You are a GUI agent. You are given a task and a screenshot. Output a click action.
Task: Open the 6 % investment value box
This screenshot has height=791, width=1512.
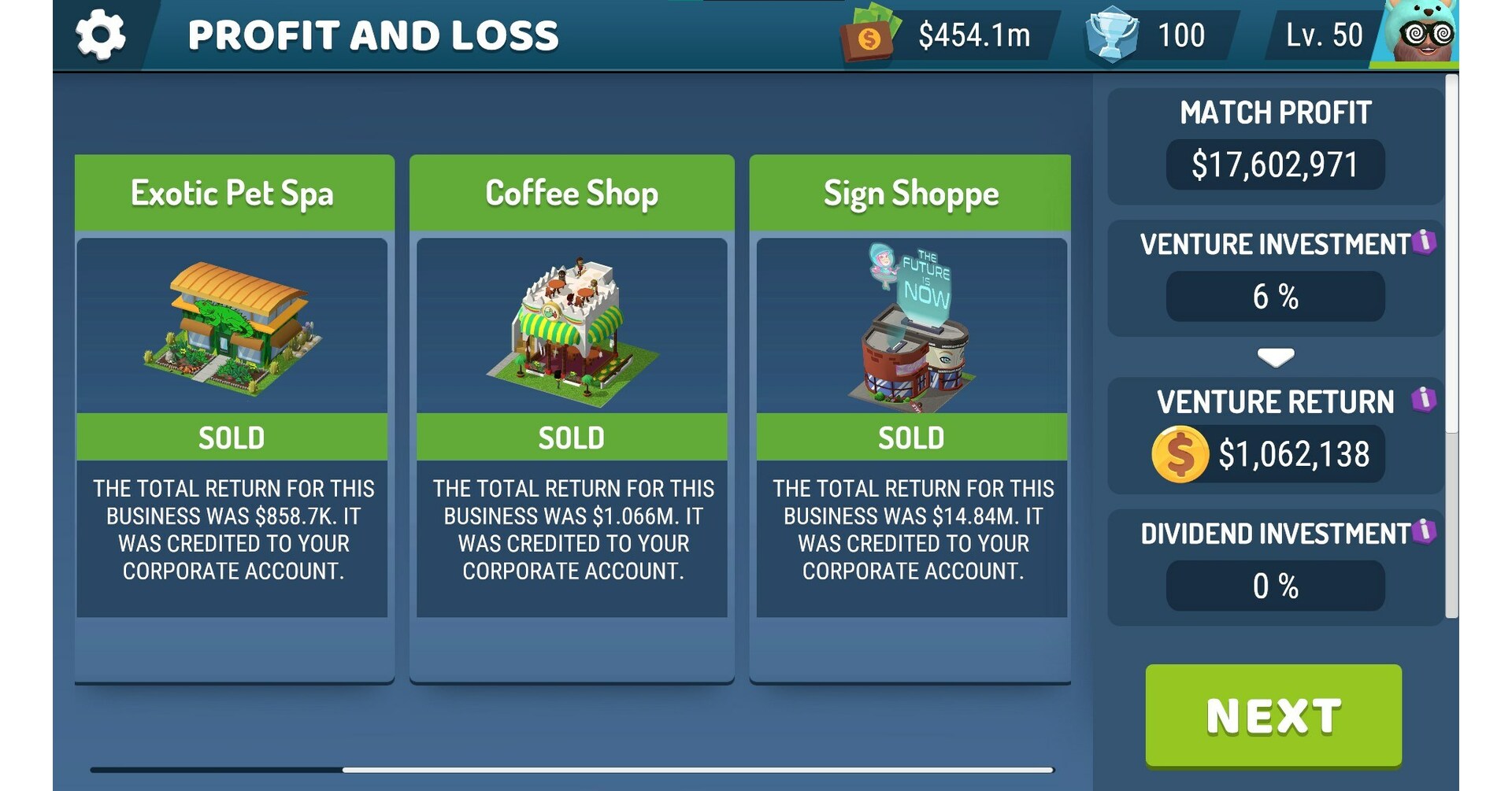tap(1276, 297)
